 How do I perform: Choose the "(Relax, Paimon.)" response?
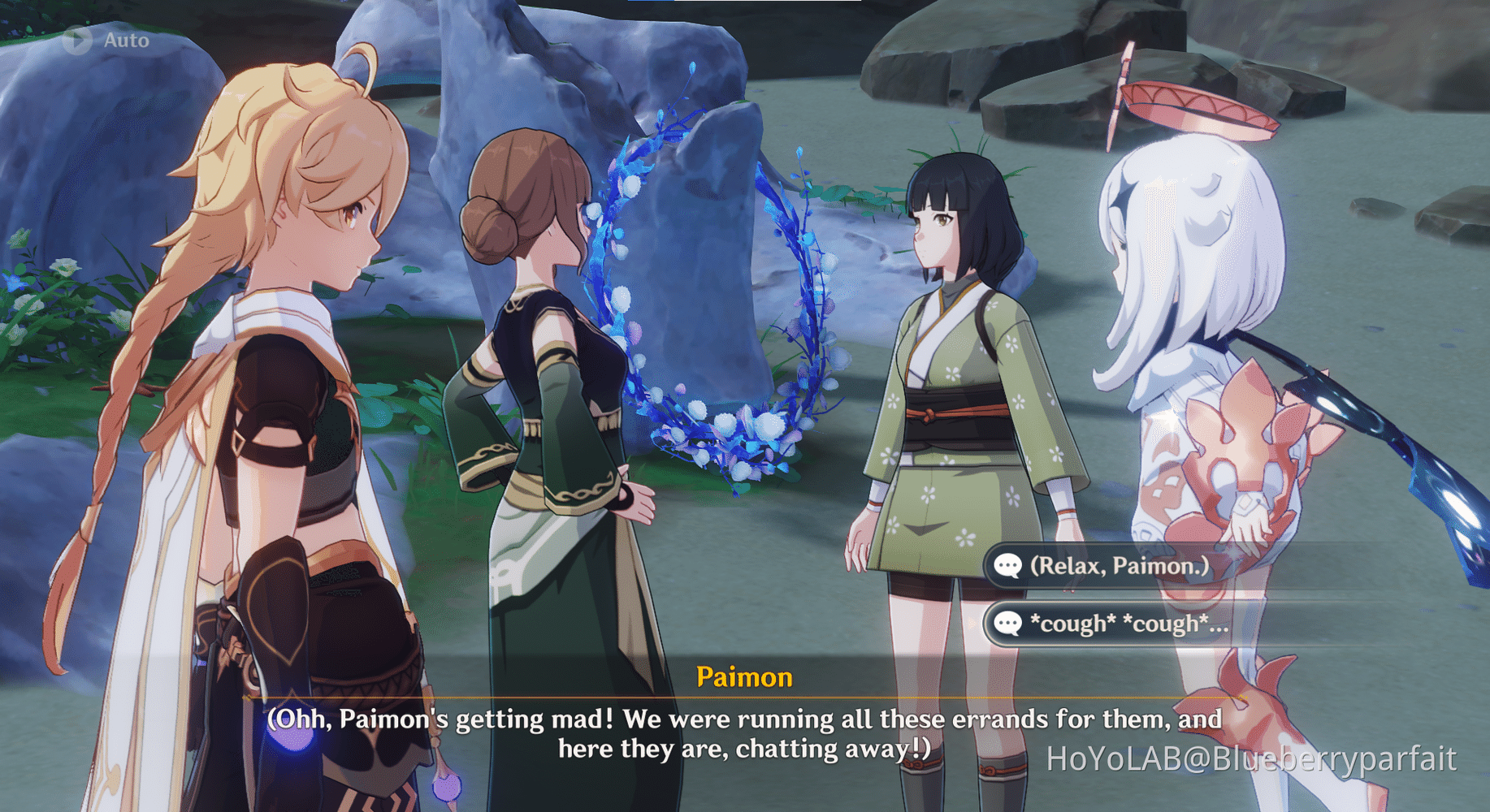[1121, 567]
